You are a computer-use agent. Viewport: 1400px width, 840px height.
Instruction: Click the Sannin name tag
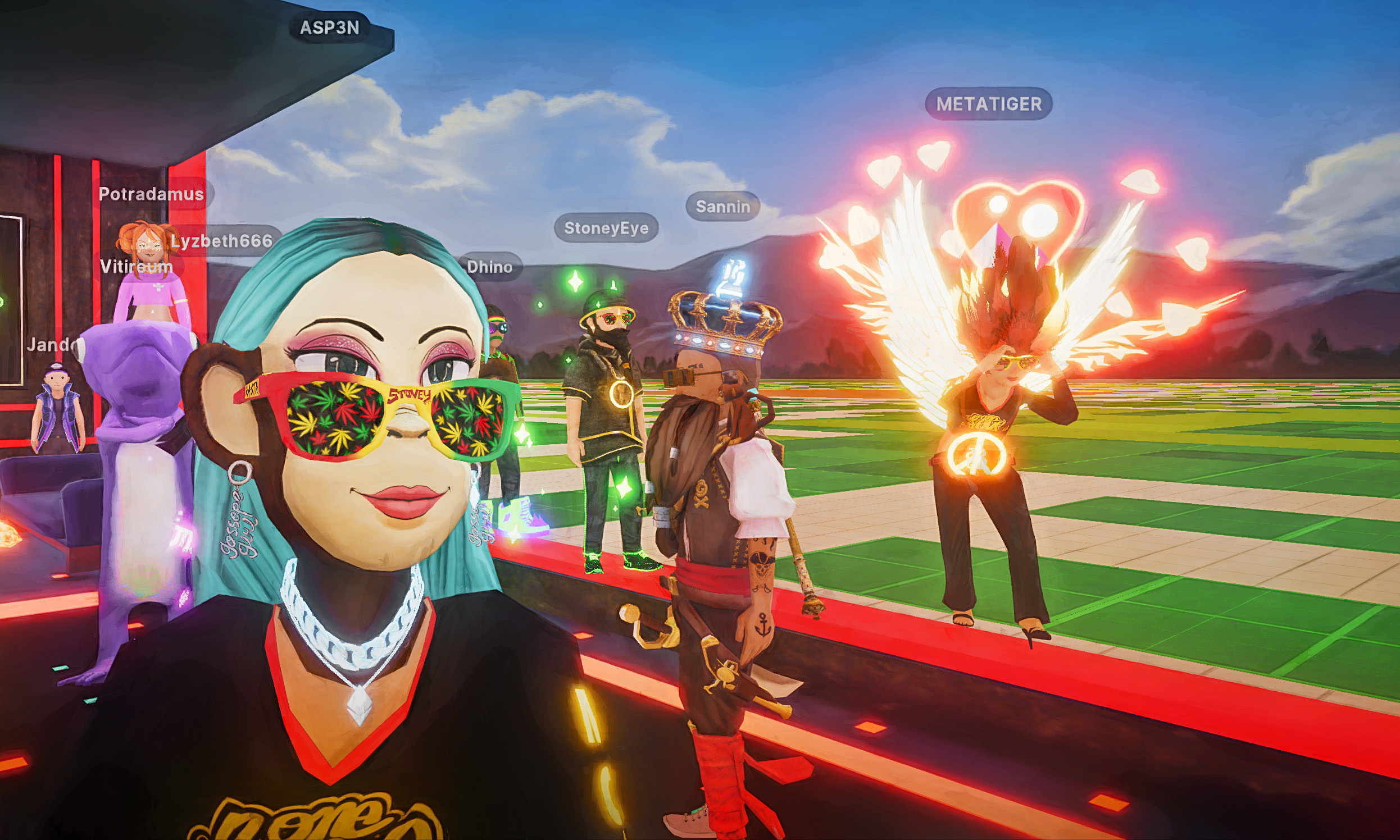722,207
